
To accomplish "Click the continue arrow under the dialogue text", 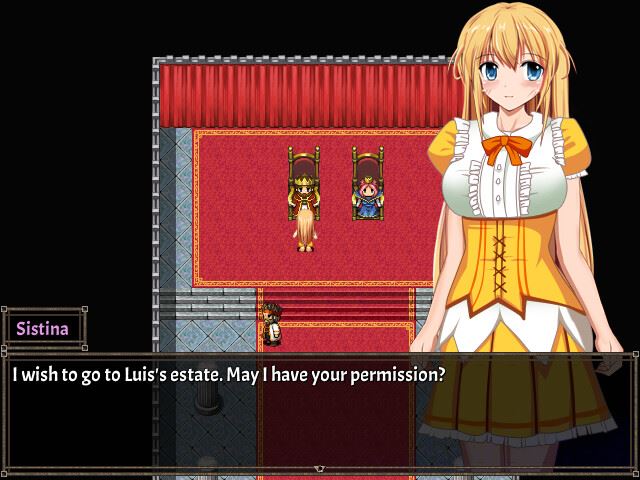I will [x=319, y=468].
